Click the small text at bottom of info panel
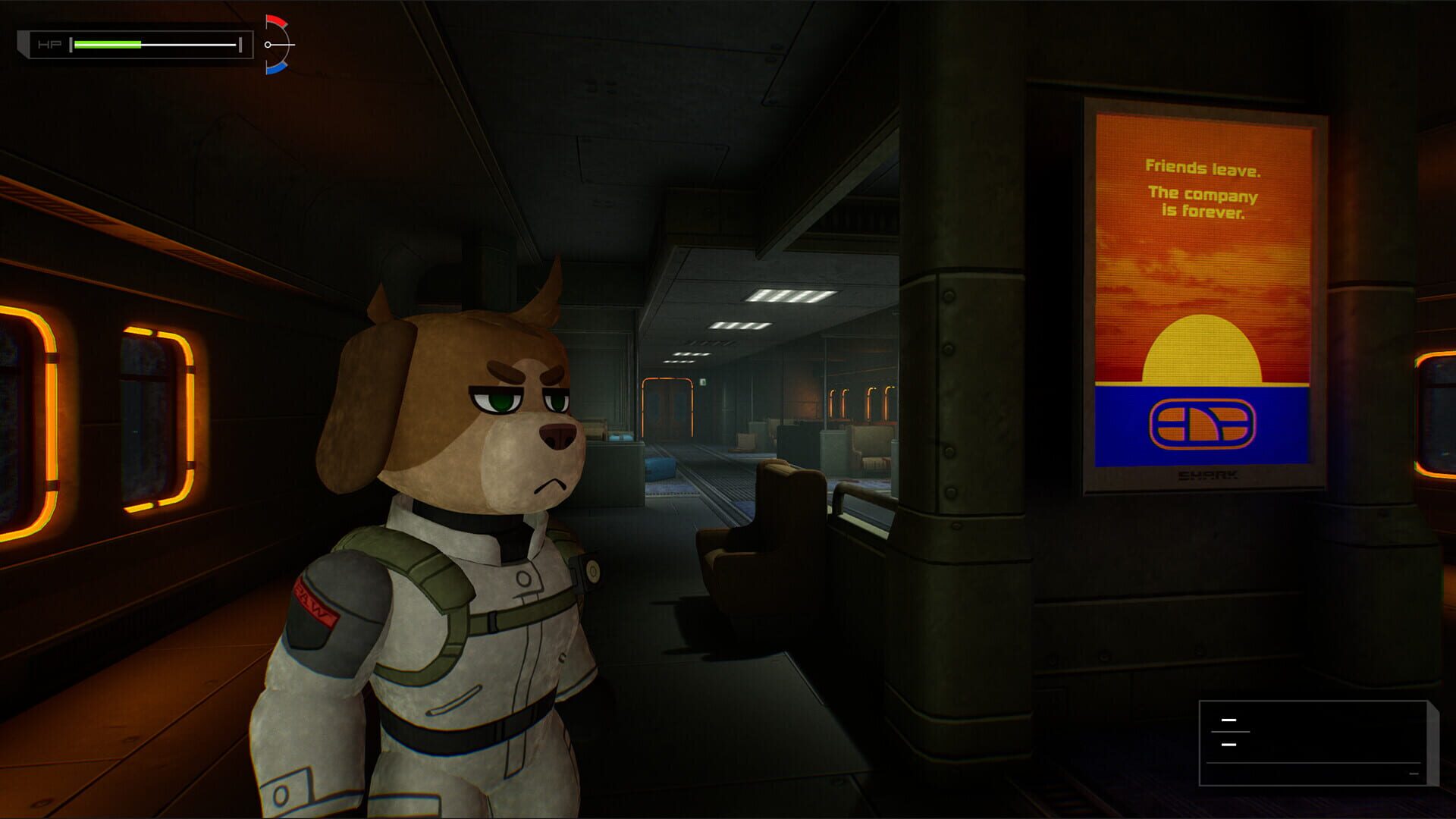The height and width of the screenshot is (819, 1456). click(1414, 773)
